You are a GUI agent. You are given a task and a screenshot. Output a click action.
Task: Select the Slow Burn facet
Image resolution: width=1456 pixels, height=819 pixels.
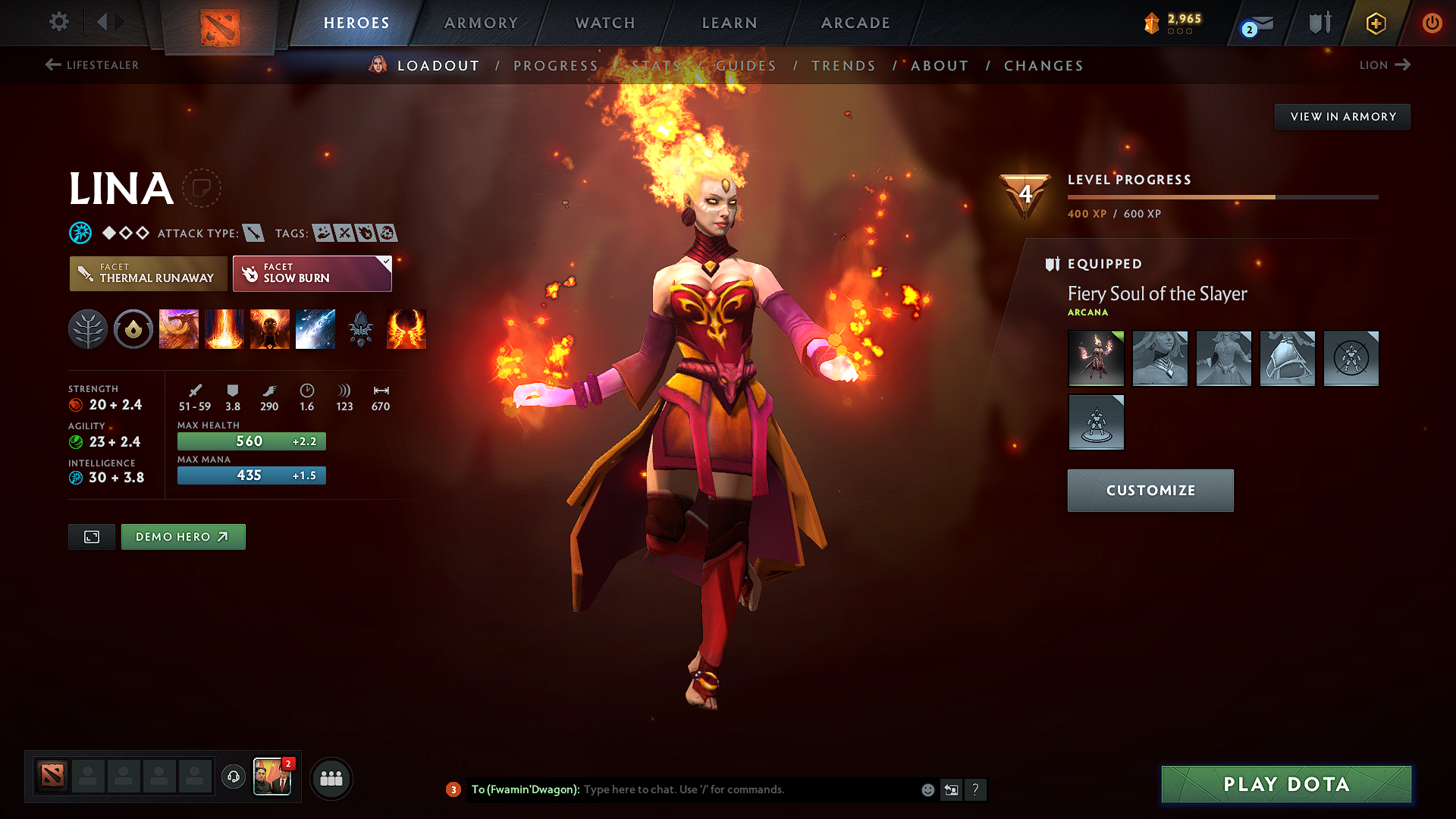pyautogui.click(x=307, y=273)
